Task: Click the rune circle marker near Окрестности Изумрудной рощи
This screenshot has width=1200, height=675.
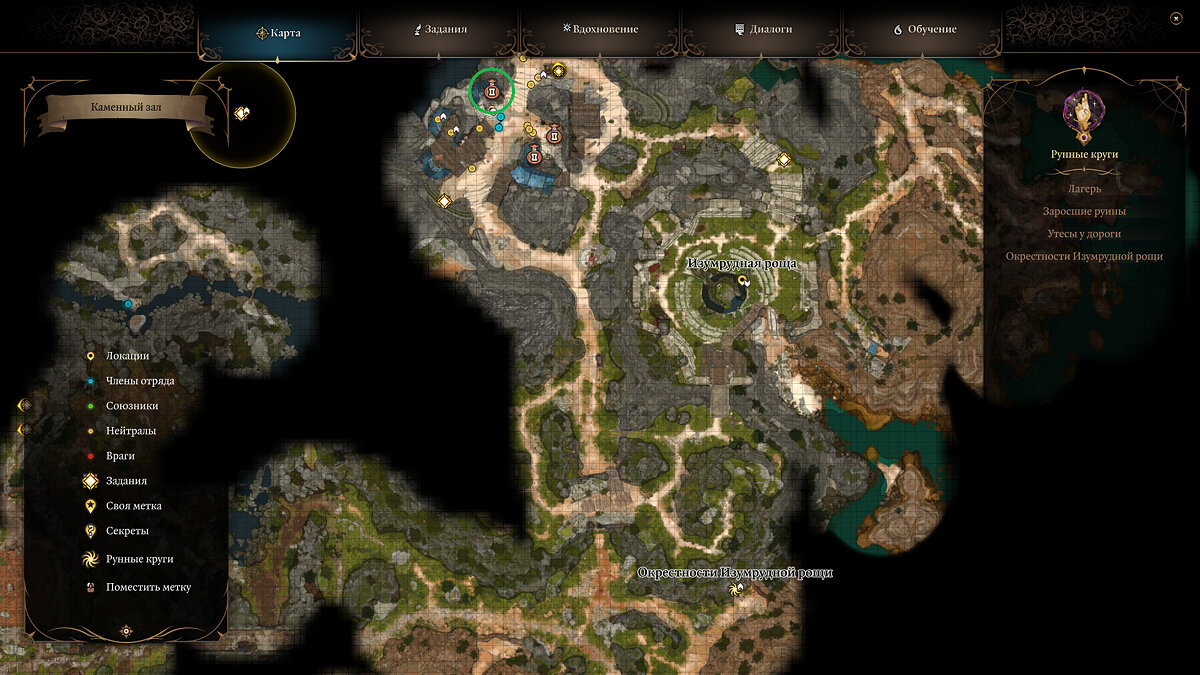Action: [737, 590]
